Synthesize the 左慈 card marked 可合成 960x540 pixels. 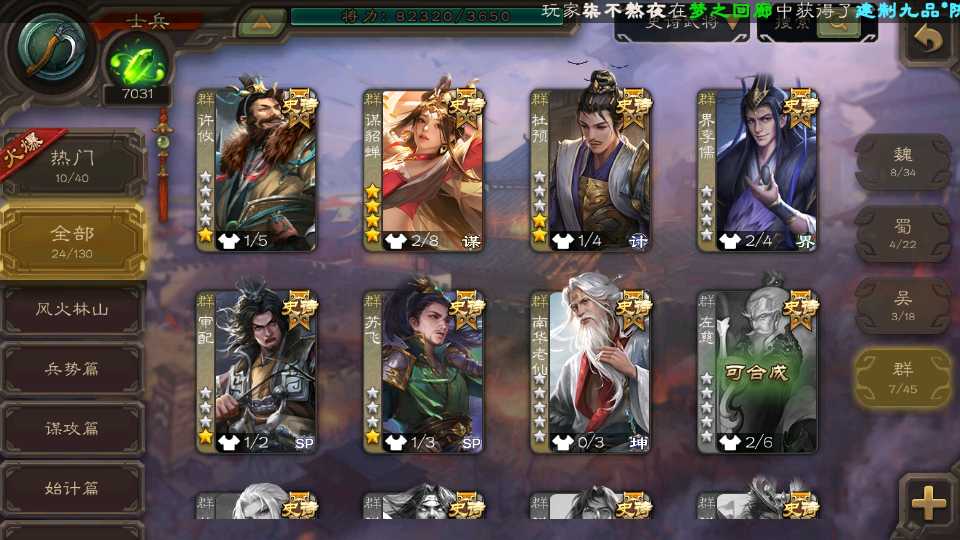click(x=757, y=372)
